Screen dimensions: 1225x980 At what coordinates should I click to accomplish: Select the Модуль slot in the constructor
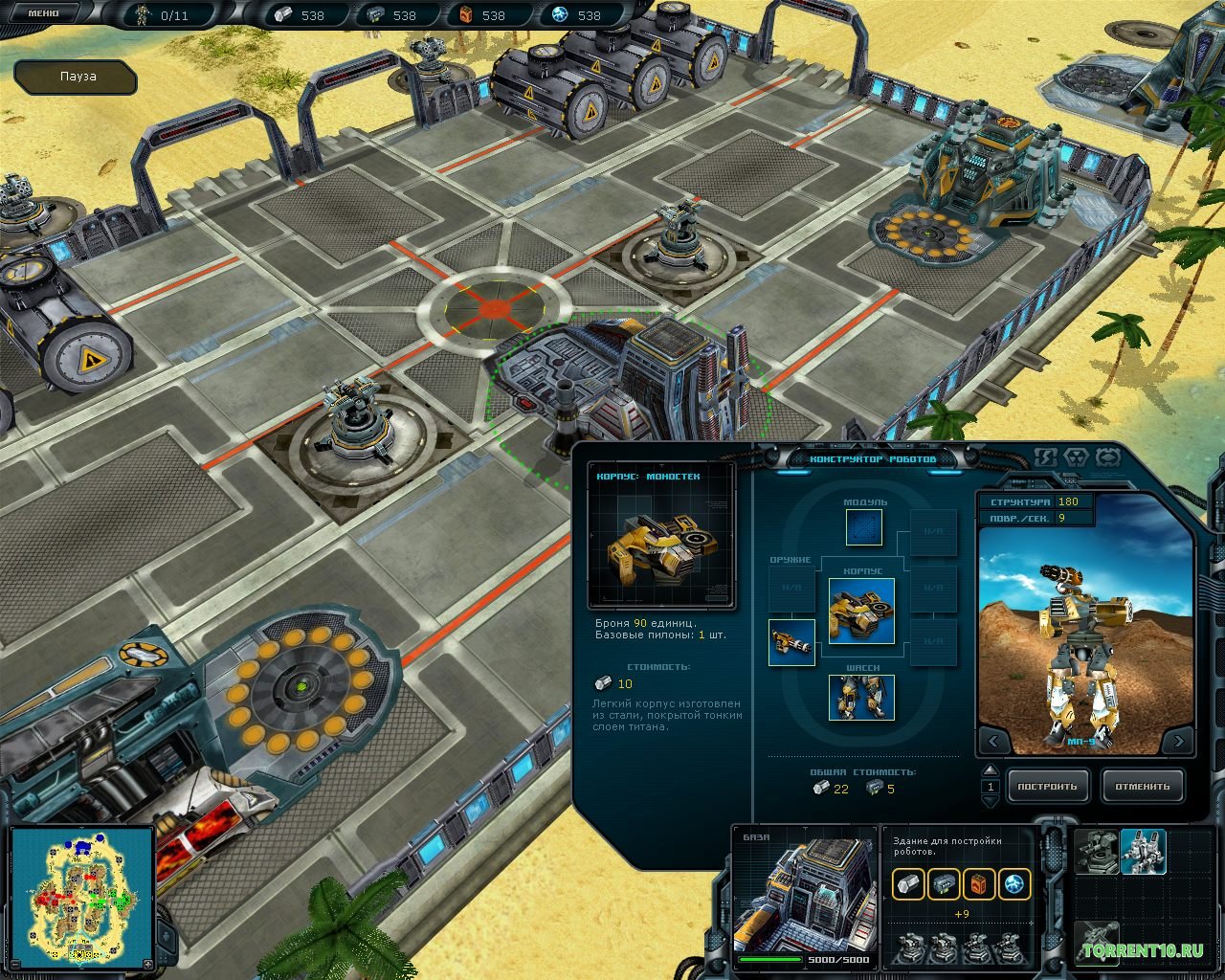[864, 527]
